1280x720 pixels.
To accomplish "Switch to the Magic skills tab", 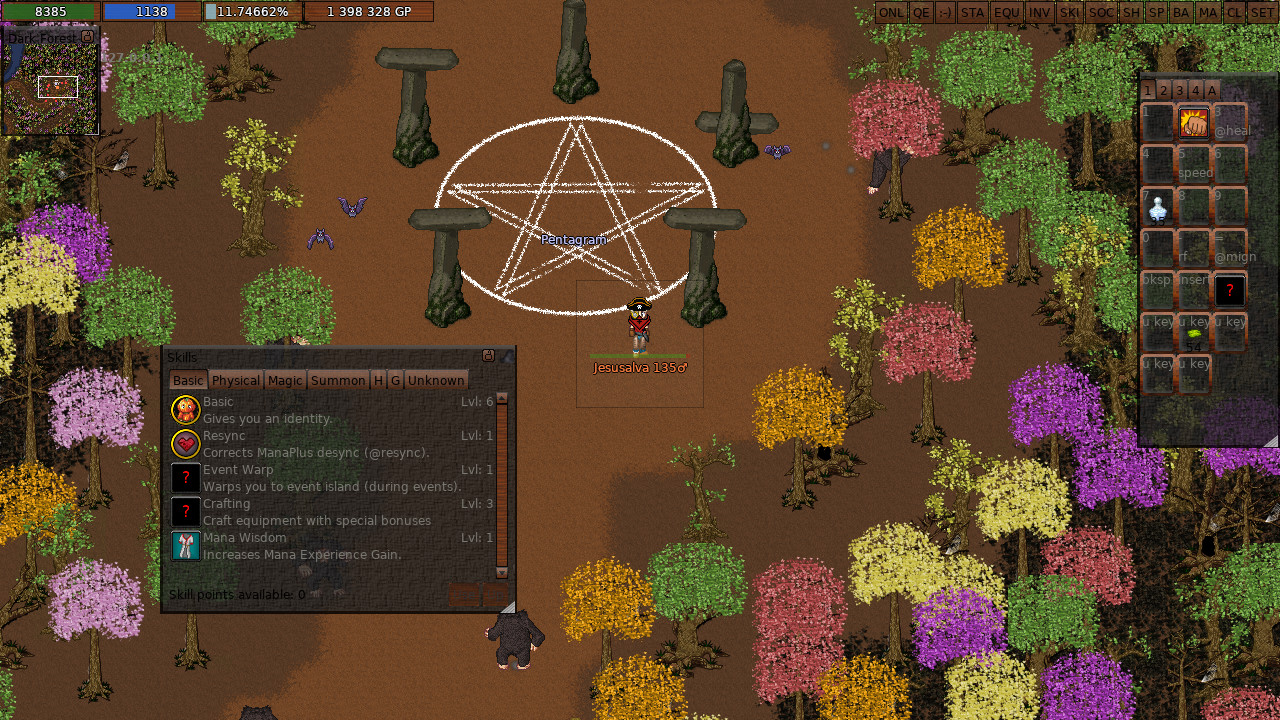I will pyautogui.click(x=286, y=380).
